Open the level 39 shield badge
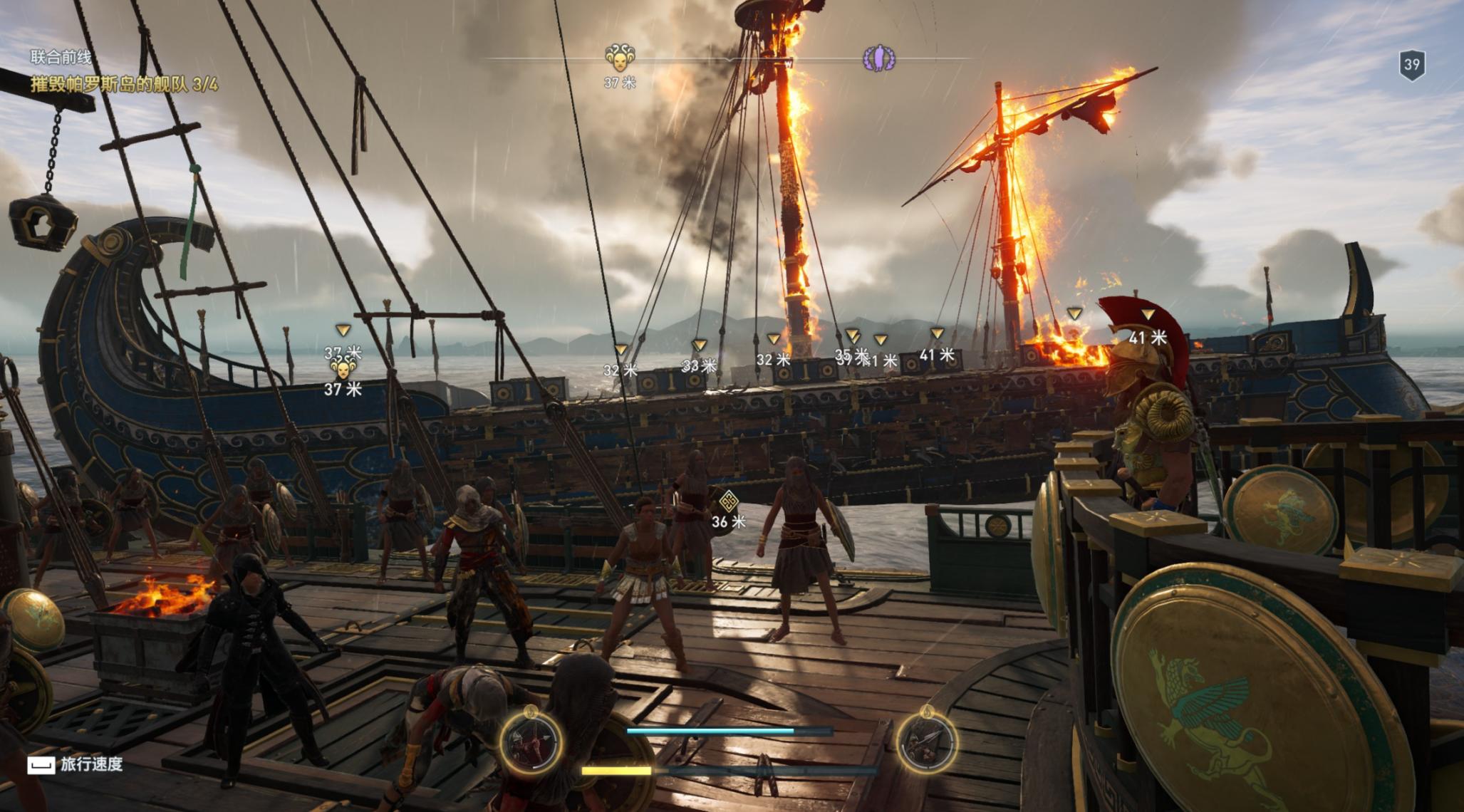The image size is (1464, 812). (1411, 66)
